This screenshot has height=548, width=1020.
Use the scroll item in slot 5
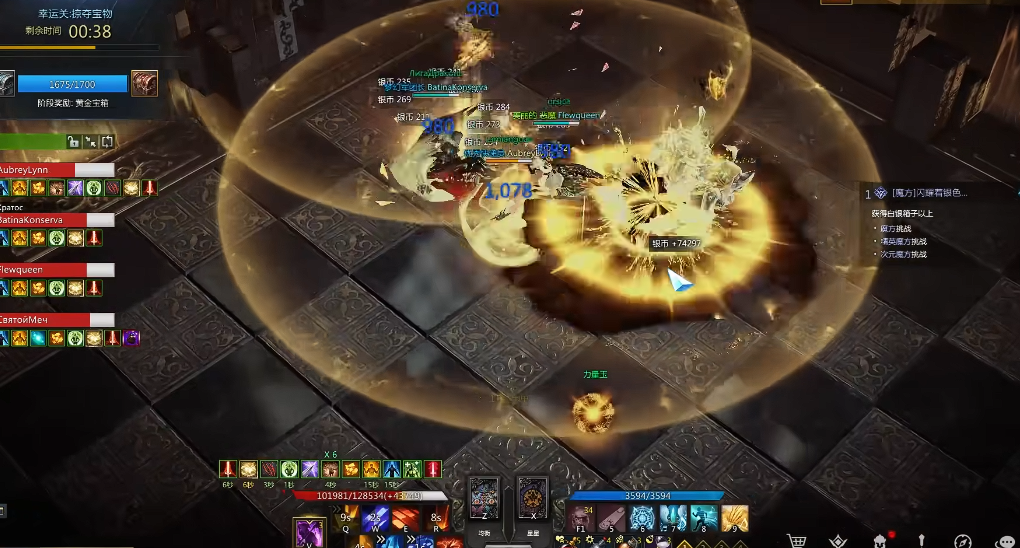(612, 517)
